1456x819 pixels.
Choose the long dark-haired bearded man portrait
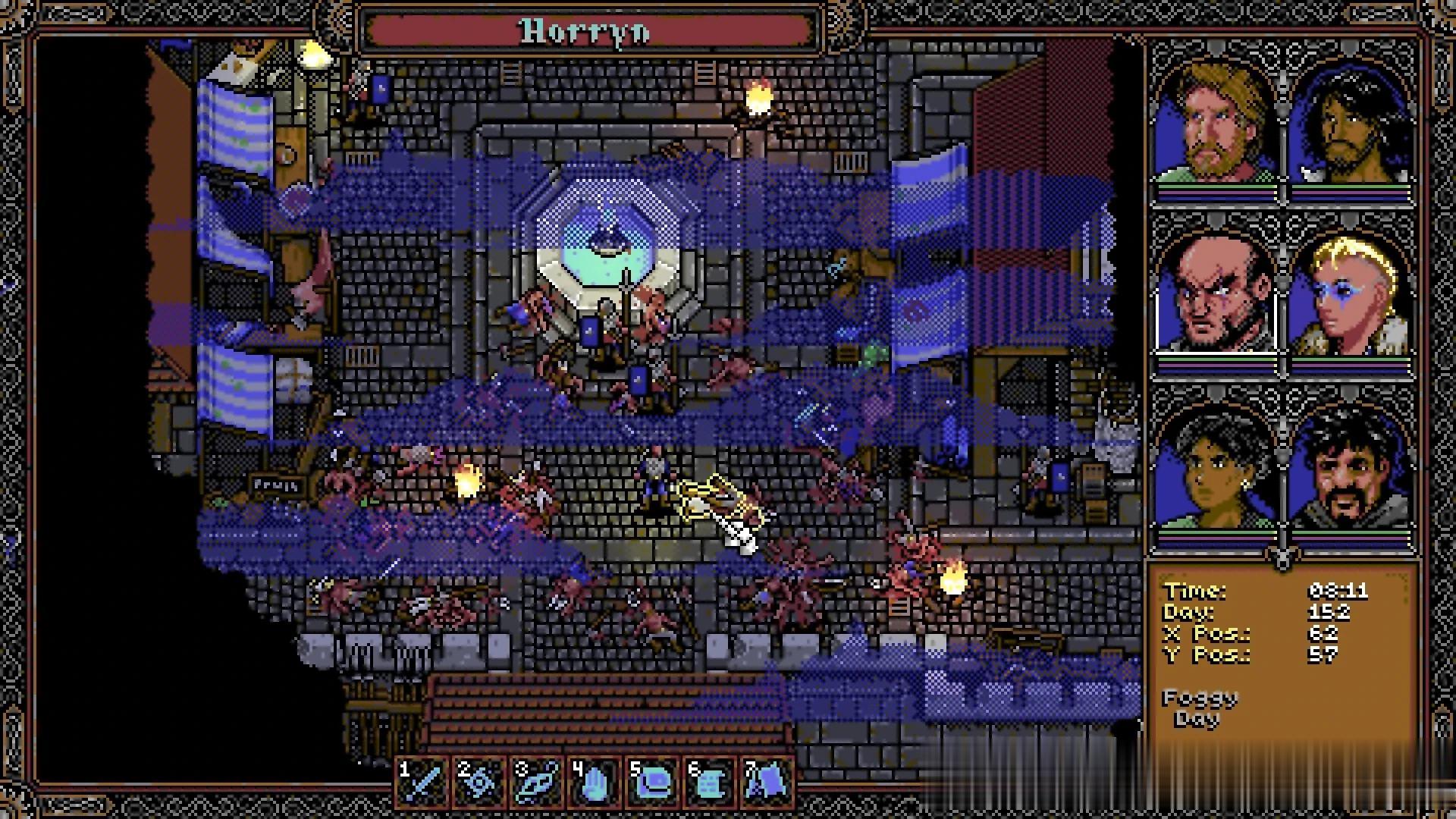(1351, 125)
